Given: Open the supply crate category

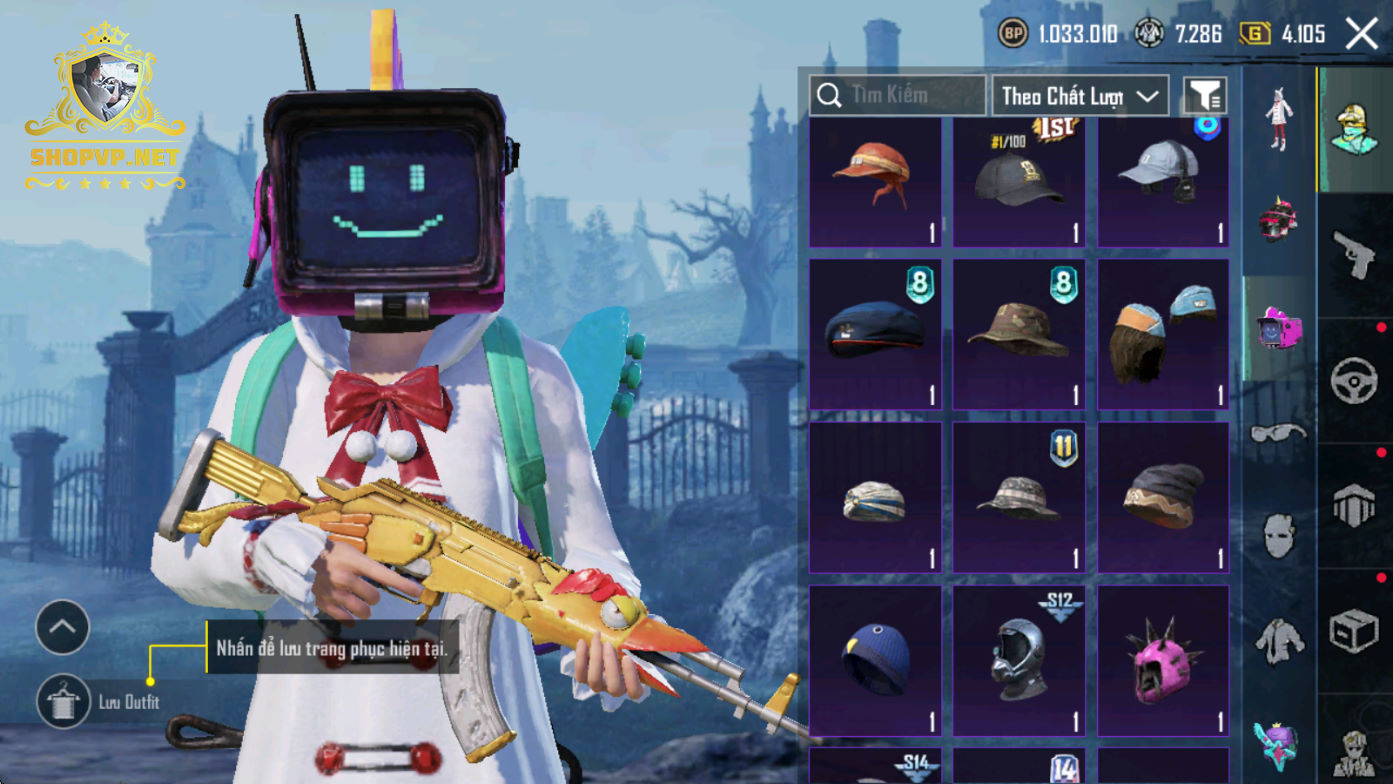Looking at the screenshot, I should pos(1355,632).
